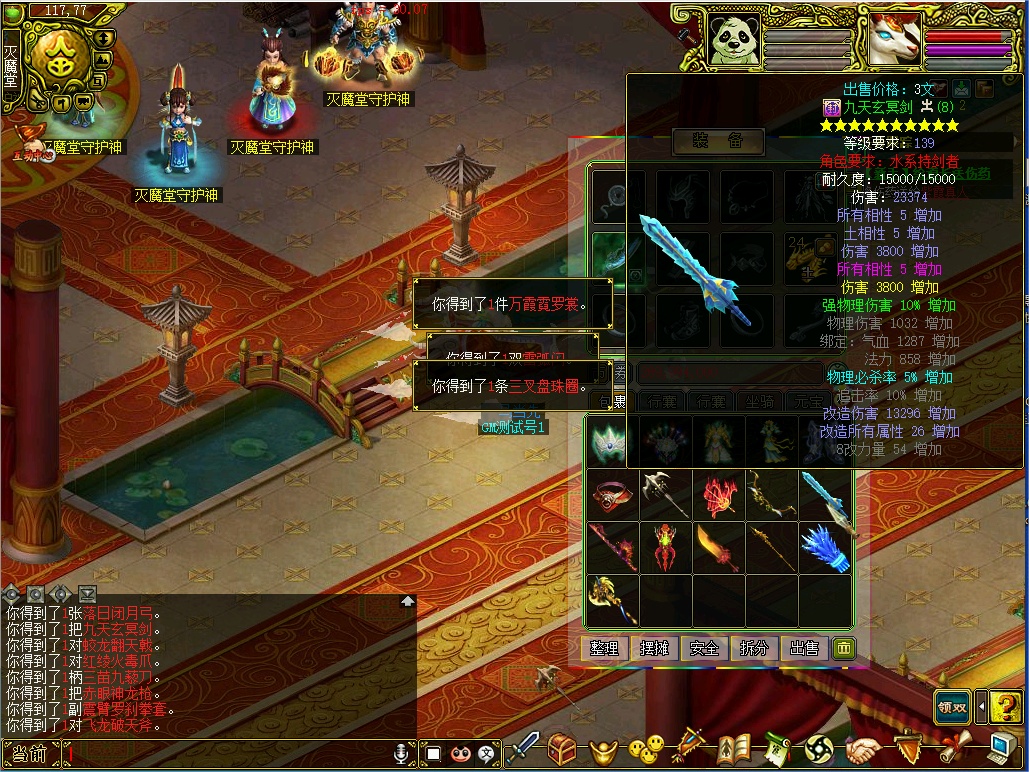Open the treasure chest icon on bottom bar

562,748
